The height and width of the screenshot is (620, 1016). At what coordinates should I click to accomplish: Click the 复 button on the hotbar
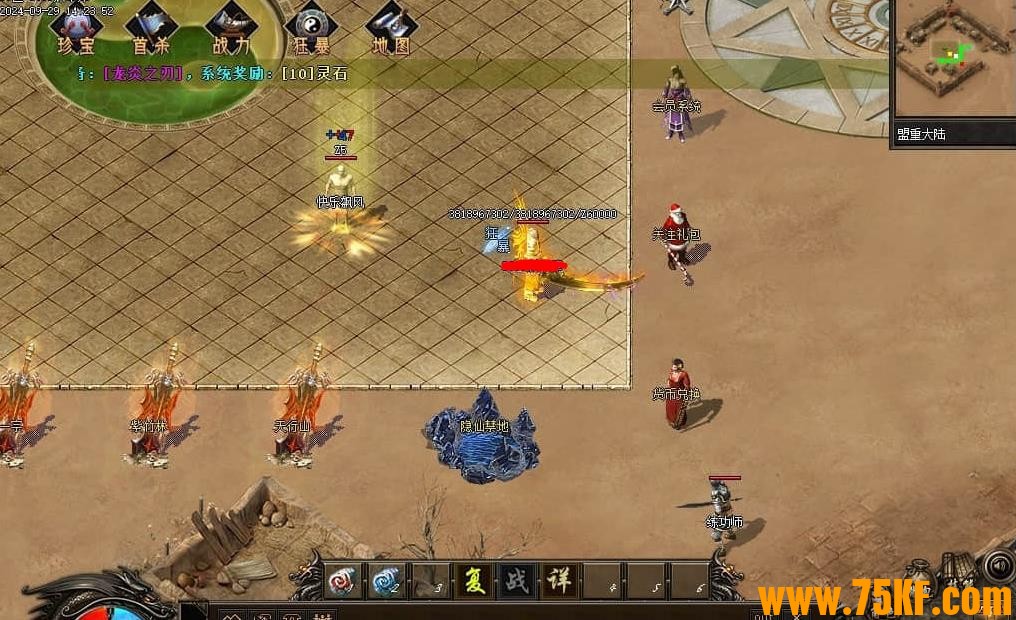474,581
